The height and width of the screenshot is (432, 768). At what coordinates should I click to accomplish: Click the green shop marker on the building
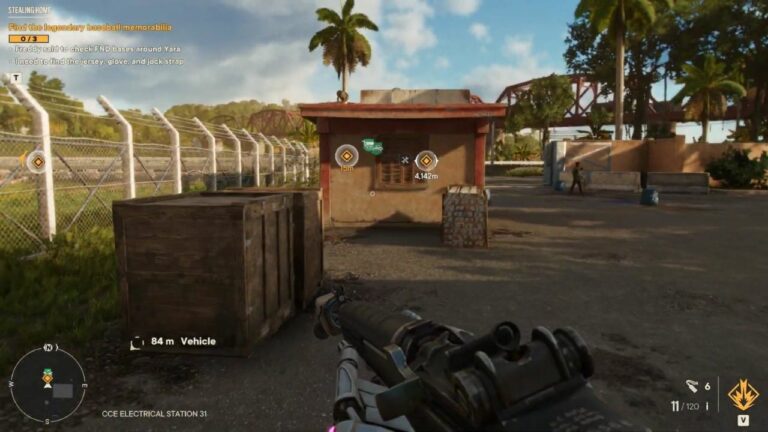[373, 147]
